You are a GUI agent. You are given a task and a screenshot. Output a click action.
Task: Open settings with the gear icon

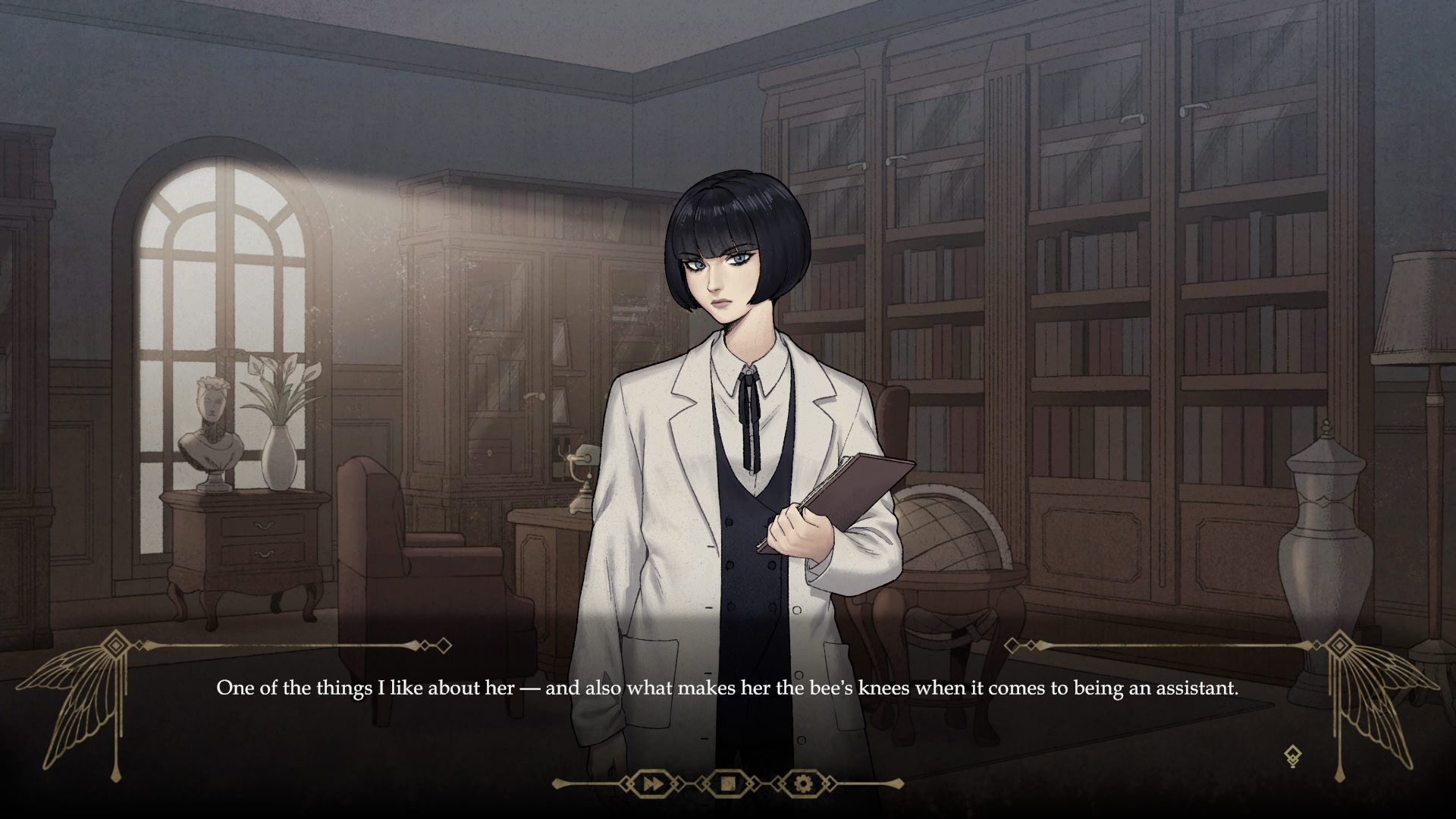tap(803, 783)
